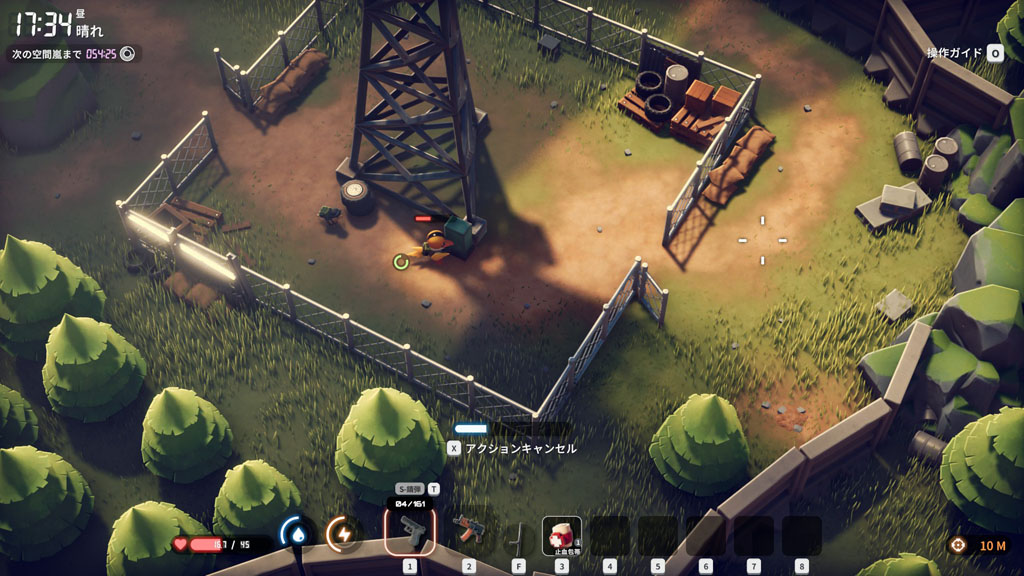Viewport: 1024px width, 576px height.
Task: Click the crosshair range indicator icon
Action: (958, 545)
